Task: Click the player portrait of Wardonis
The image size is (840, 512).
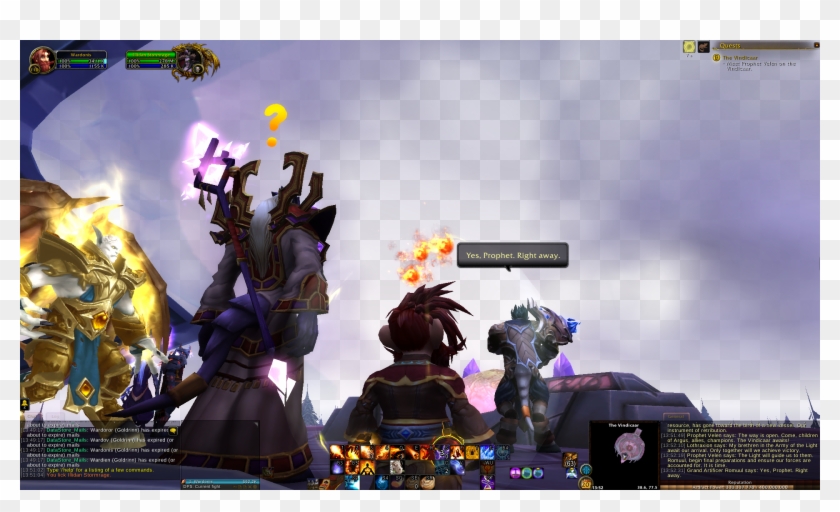Action: point(42,60)
